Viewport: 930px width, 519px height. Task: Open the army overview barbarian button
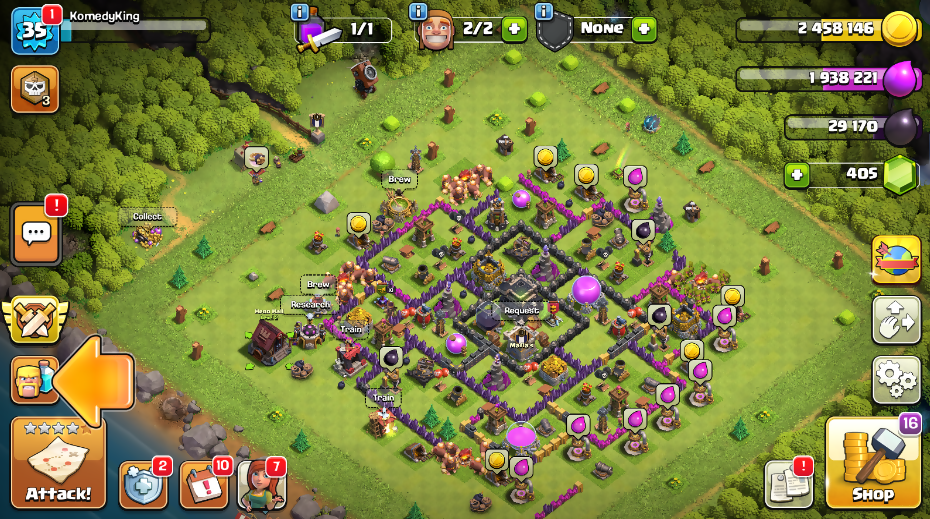pyautogui.click(x=30, y=380)
